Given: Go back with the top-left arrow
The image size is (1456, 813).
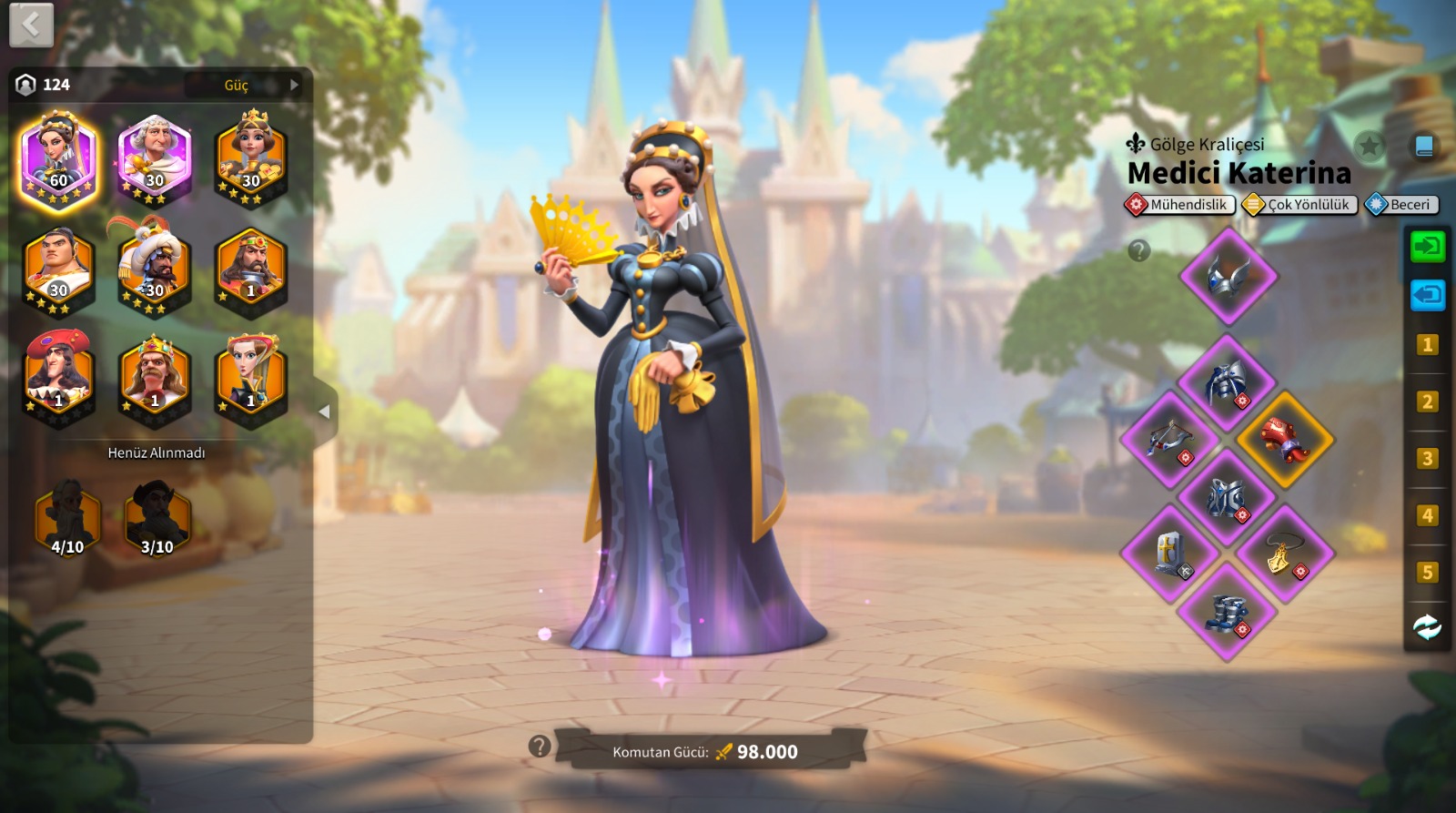Looking at the screenshot, I should tap(31, 25).
